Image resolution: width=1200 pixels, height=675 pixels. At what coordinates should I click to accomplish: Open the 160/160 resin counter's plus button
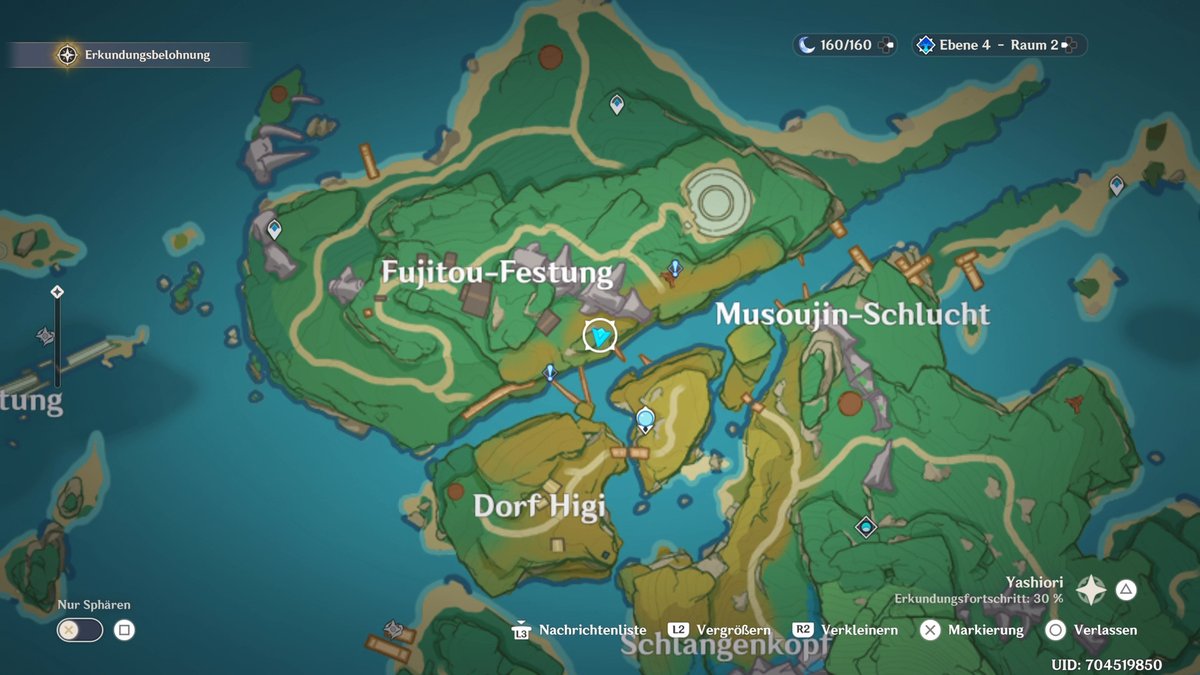[885, 45]
